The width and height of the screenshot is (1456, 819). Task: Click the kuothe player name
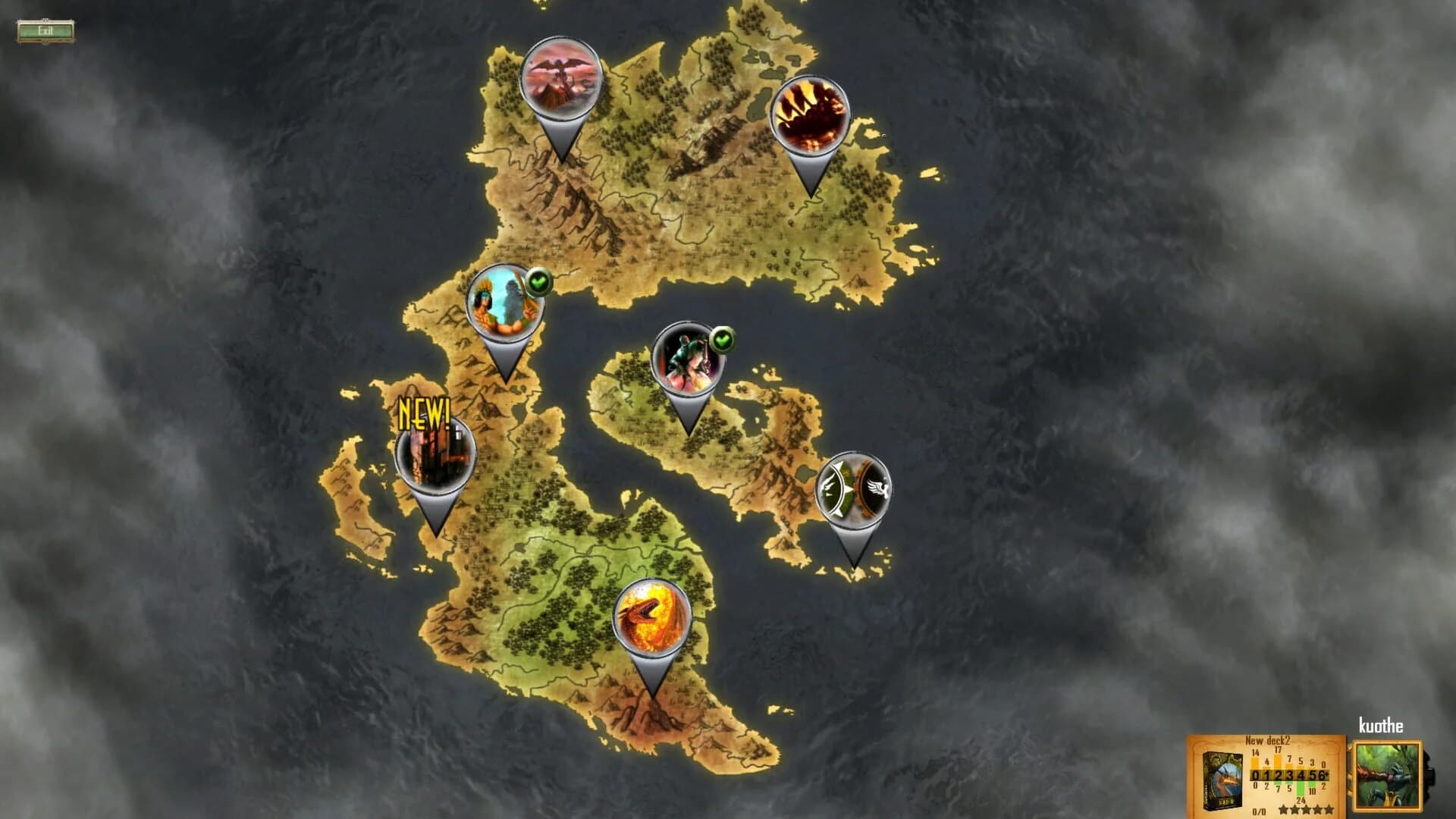(x=1381, y=725)
